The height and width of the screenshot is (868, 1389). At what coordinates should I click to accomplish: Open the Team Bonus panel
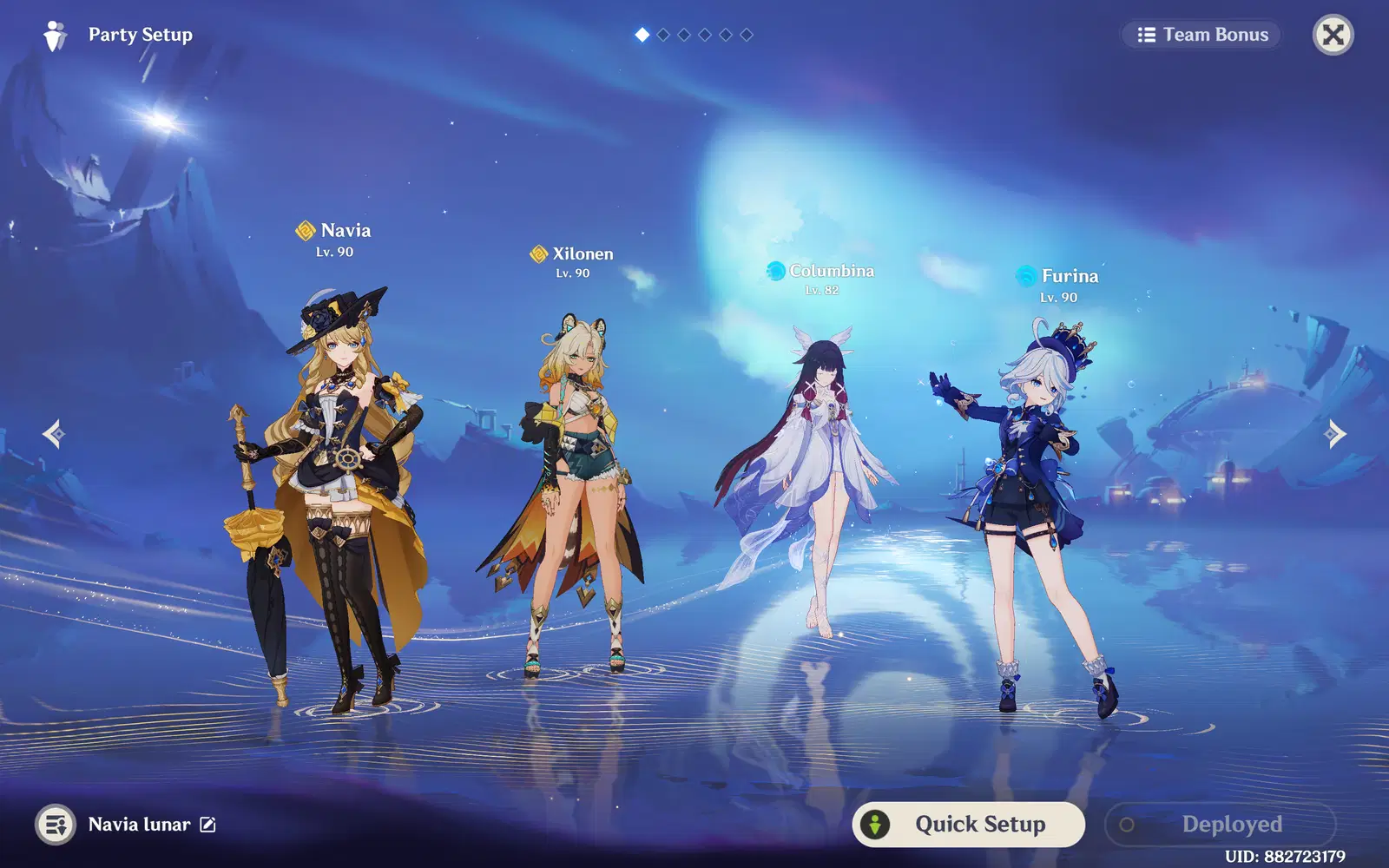(x=1203, y=35)
